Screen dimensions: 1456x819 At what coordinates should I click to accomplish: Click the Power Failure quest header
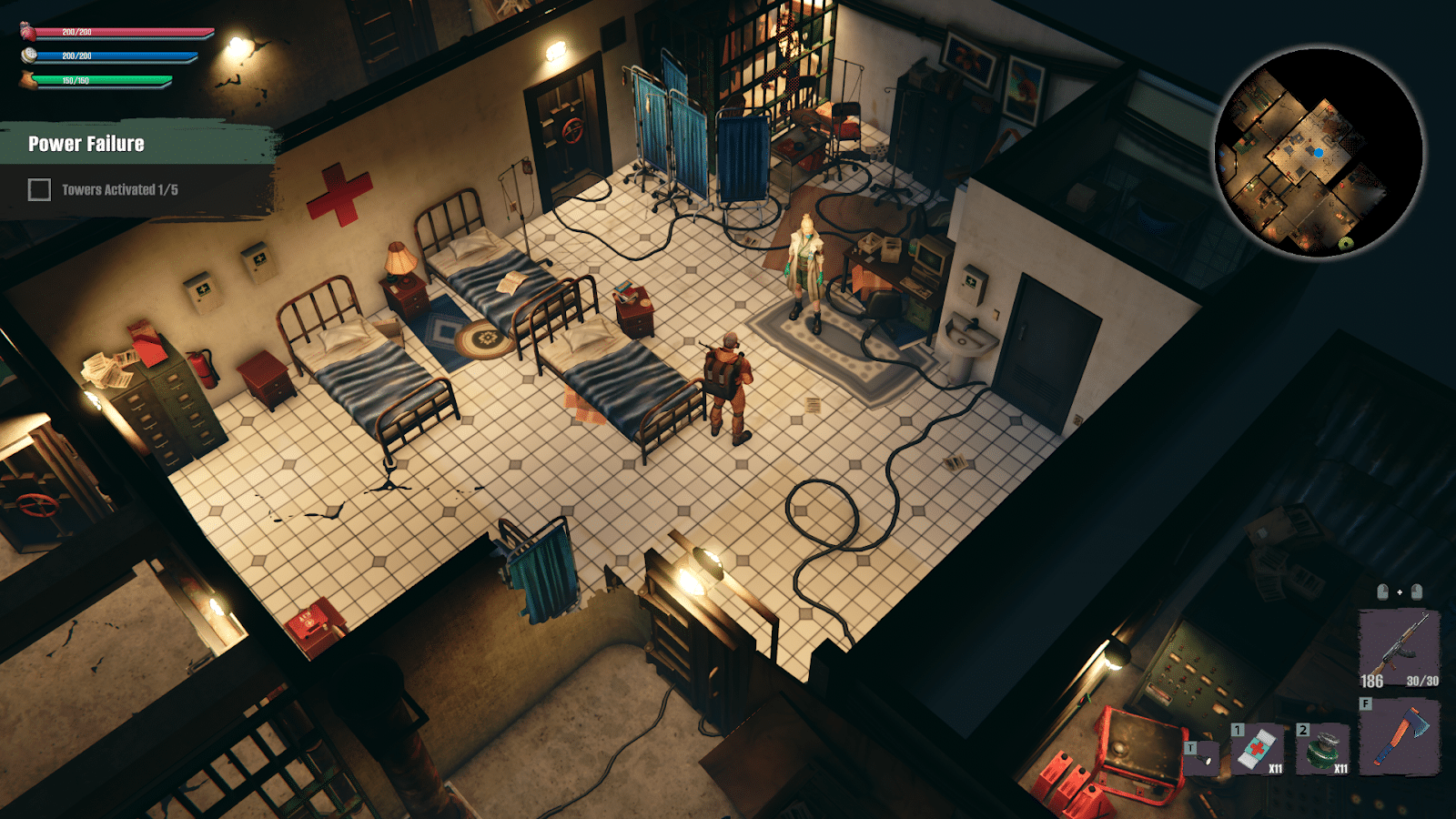pyautogui.click(x=86, y=143)
